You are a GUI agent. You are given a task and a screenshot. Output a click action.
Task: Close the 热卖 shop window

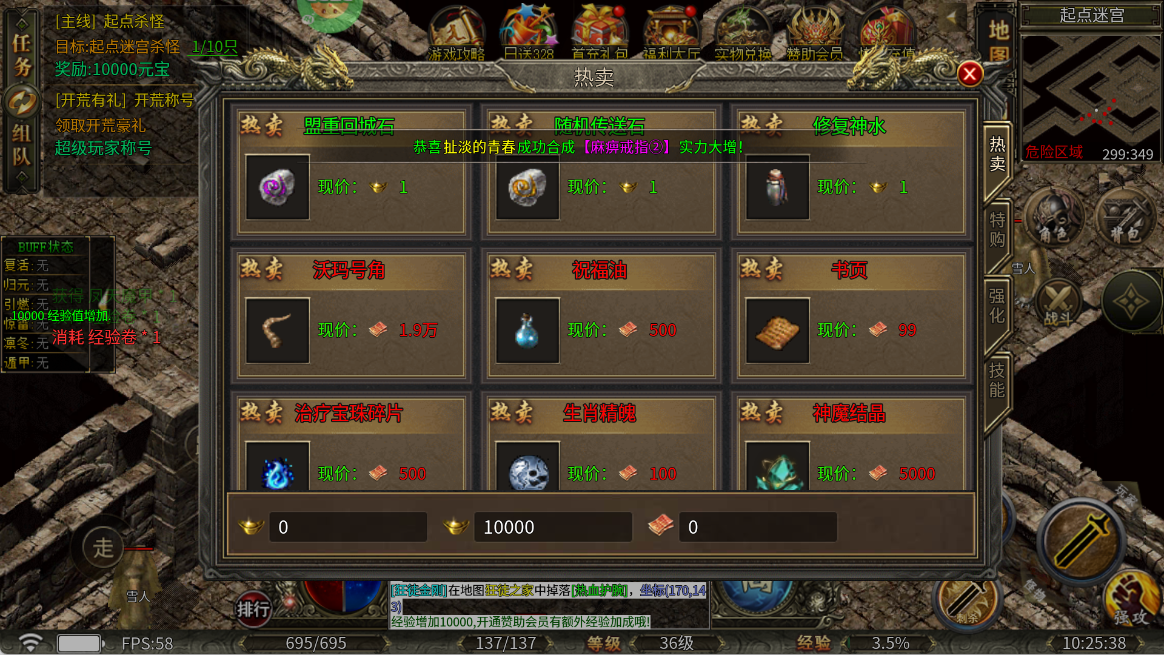(969, 74)
